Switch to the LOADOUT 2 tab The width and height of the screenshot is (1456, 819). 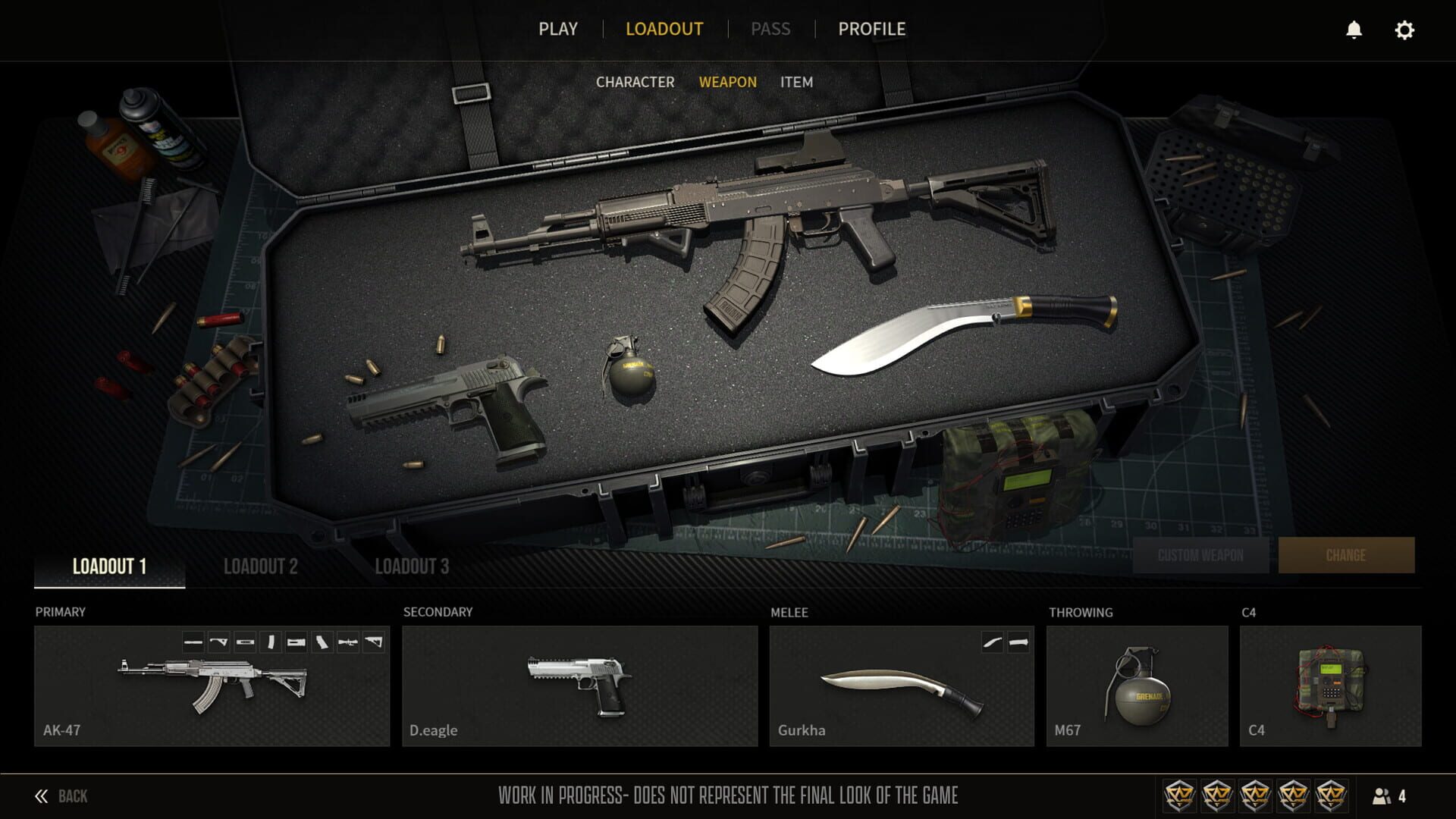pos(262,566)
